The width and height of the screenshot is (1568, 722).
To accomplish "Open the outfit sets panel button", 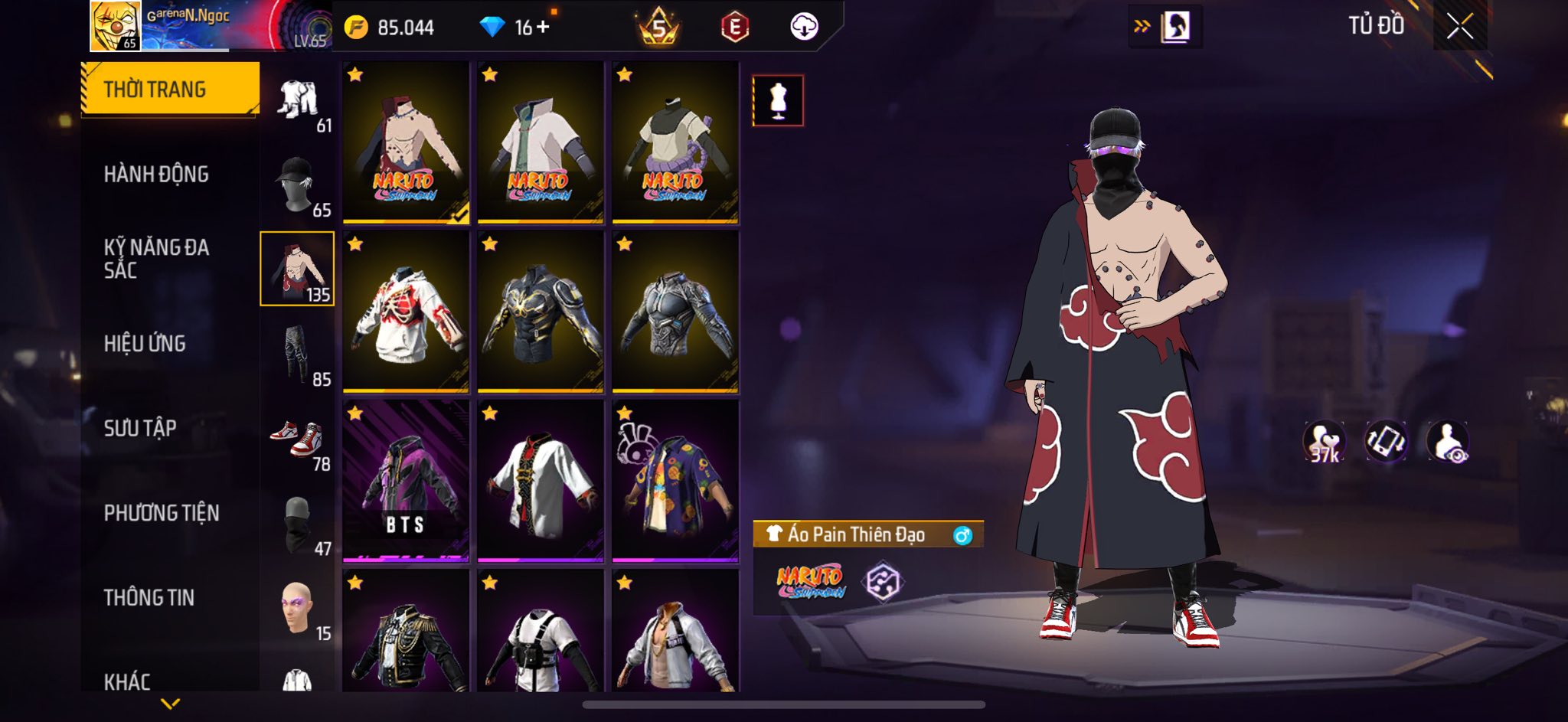I will 1165,28.
